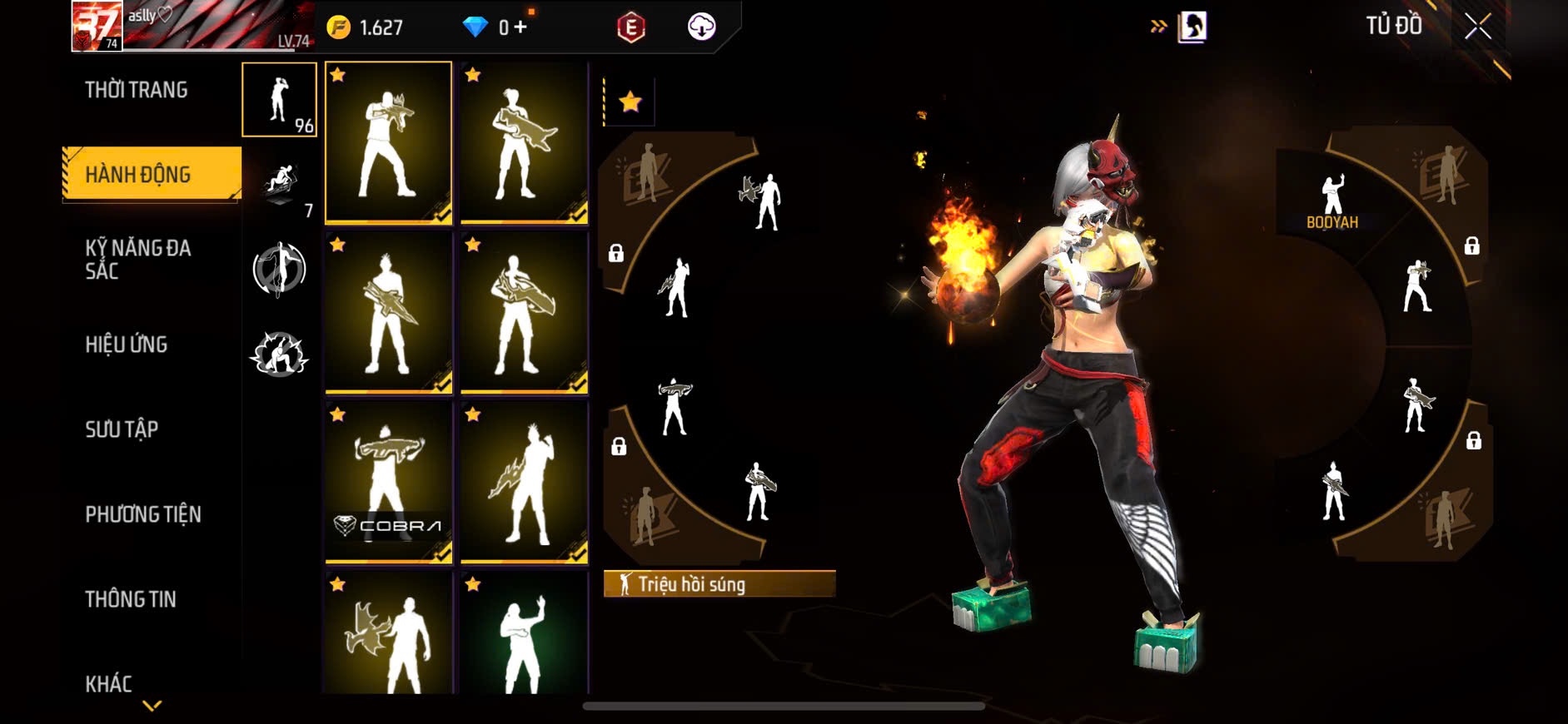Open the cloud download icon

click(x=701, y=27)
